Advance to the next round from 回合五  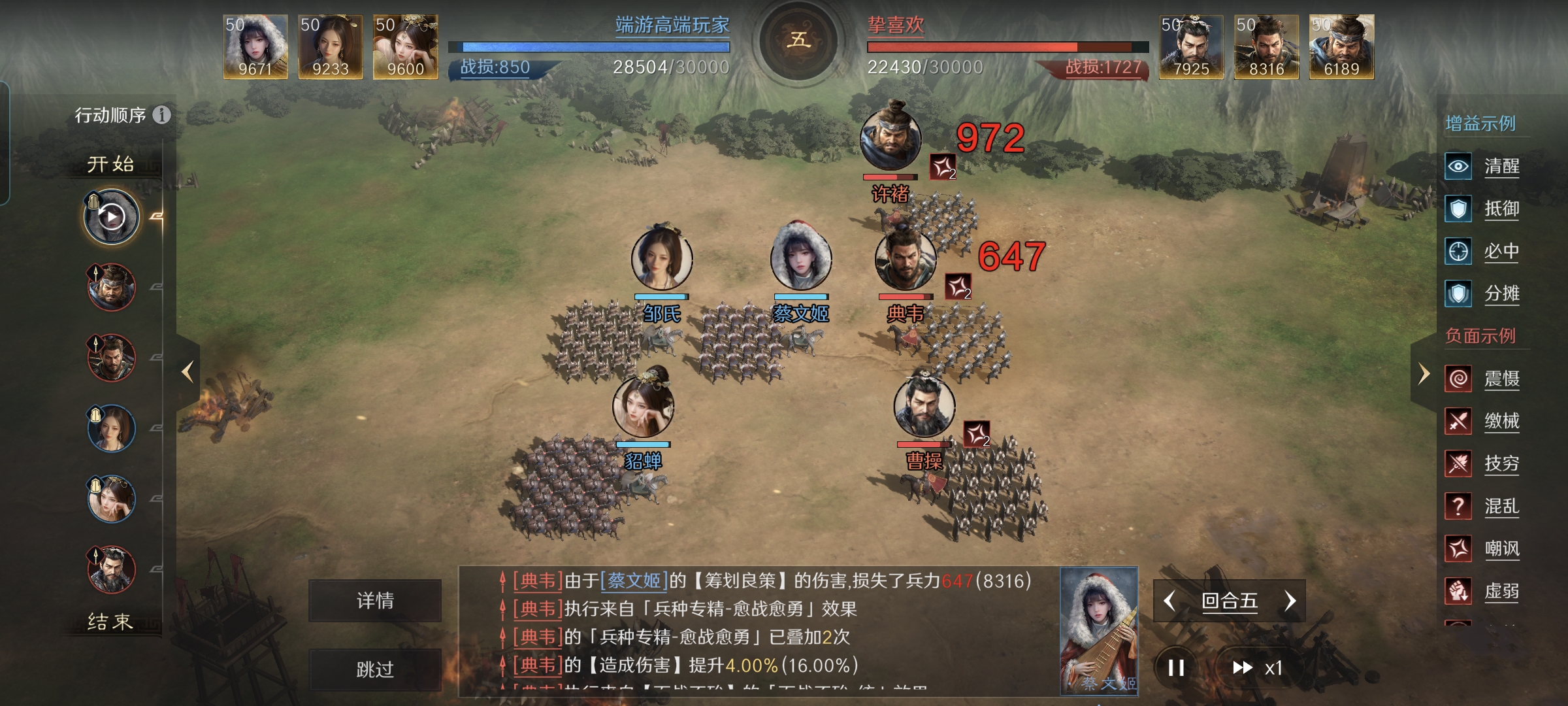click(1290, 601)
